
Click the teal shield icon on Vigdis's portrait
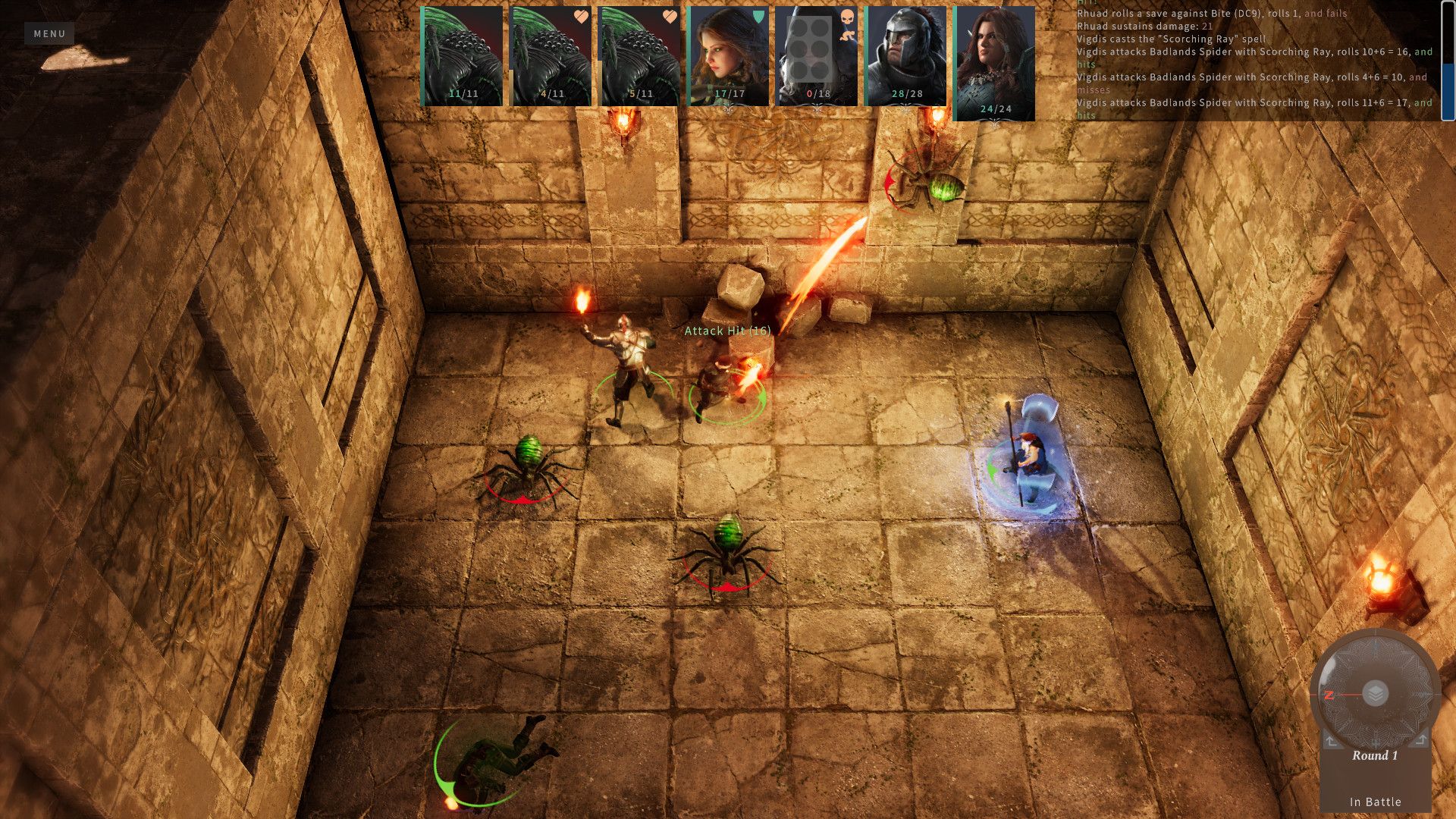click(x=759, y=17)
